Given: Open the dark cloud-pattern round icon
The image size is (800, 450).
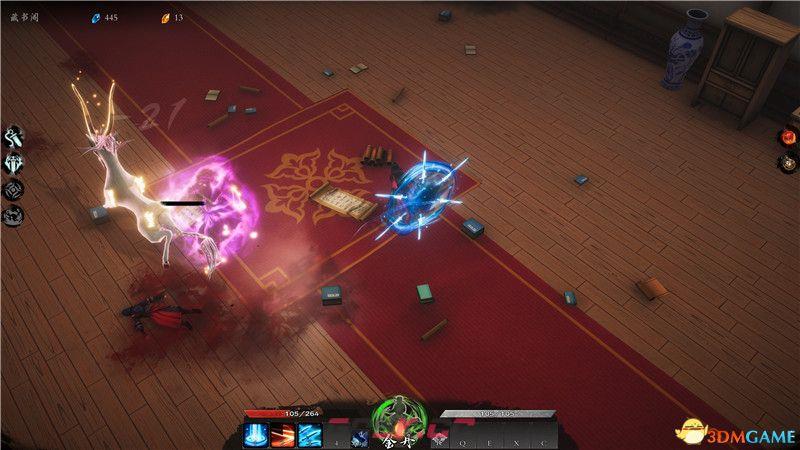Looking at the screenshot, I should (15, 215).
